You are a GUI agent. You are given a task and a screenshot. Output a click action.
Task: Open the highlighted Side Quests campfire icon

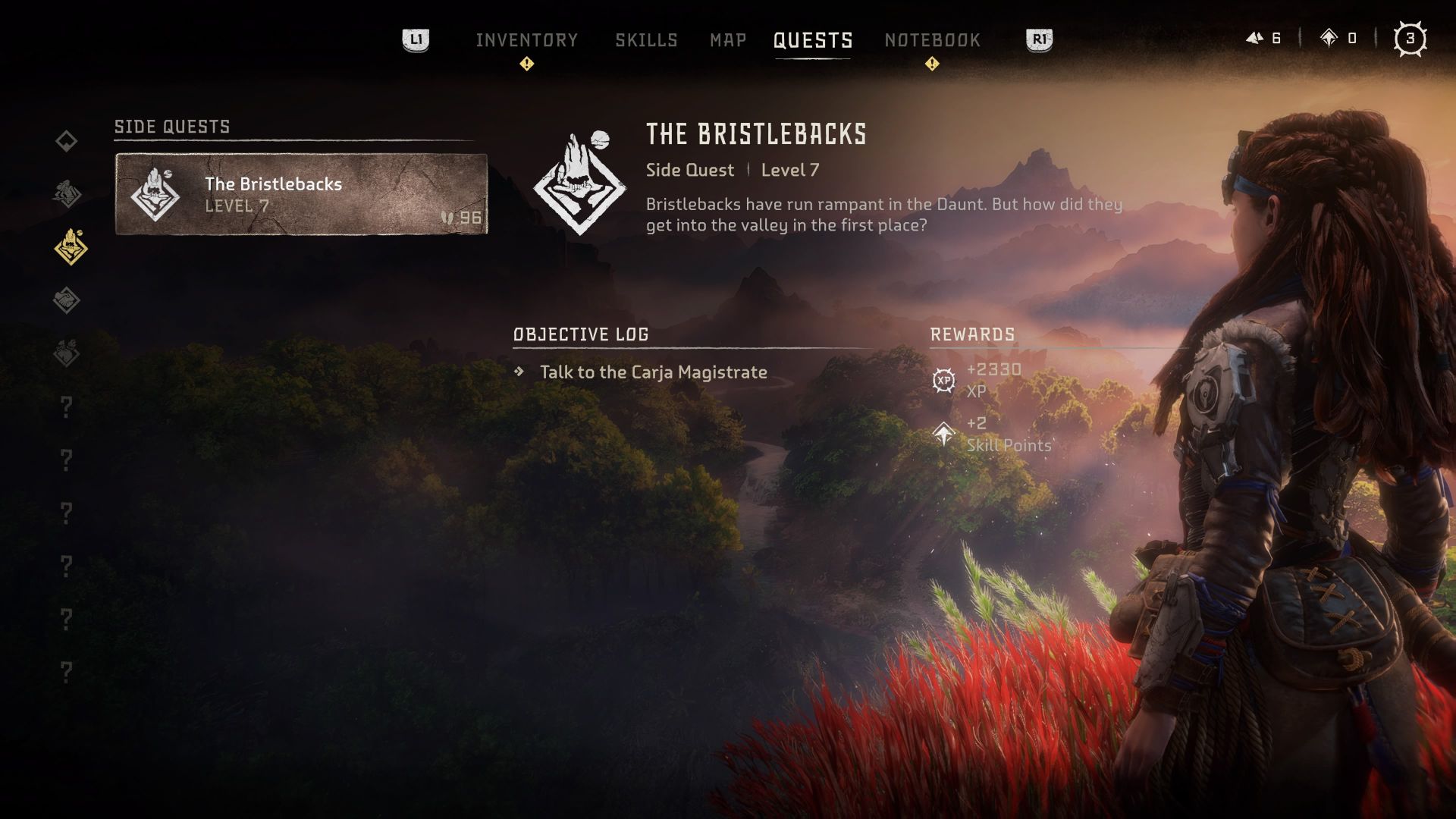click(x=67, y=243)
